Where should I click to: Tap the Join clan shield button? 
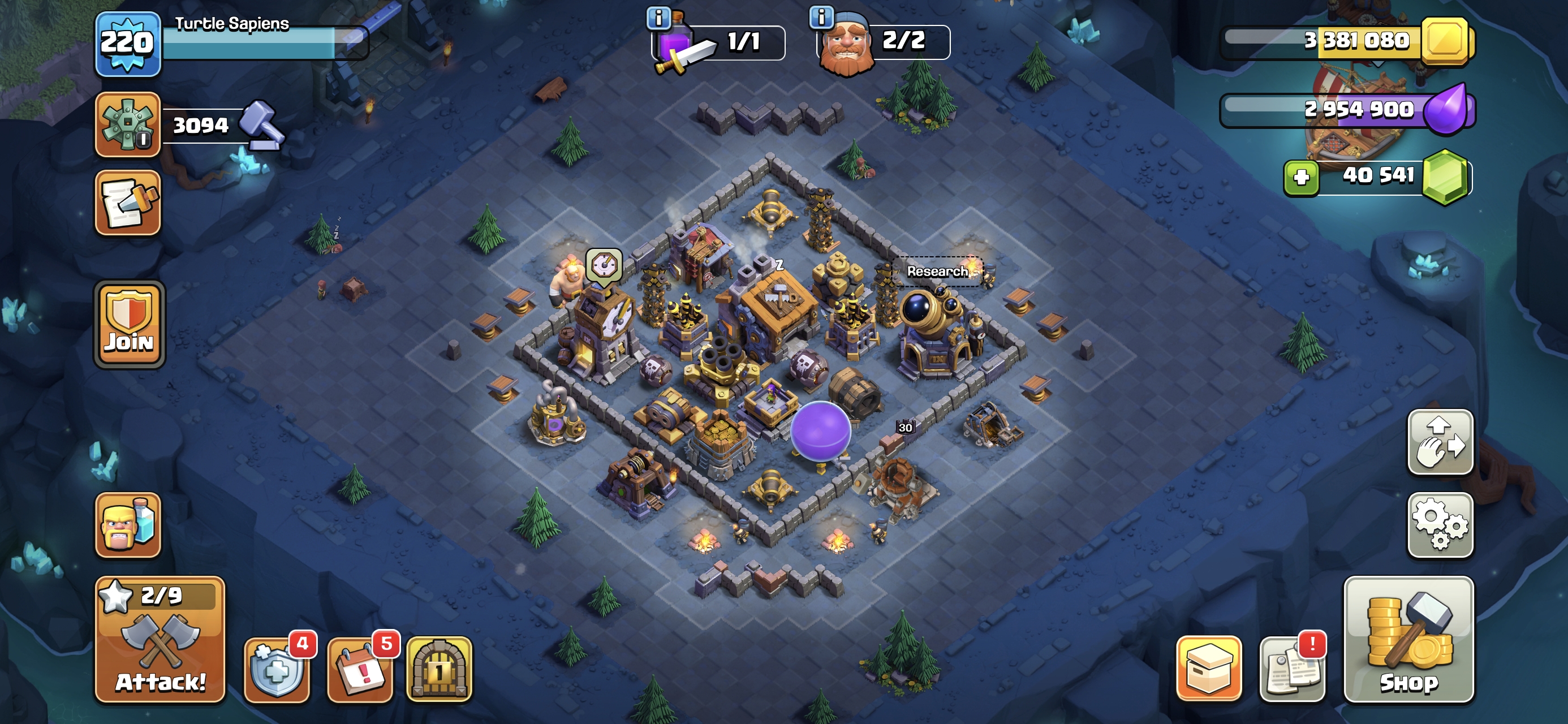[129, 325]
